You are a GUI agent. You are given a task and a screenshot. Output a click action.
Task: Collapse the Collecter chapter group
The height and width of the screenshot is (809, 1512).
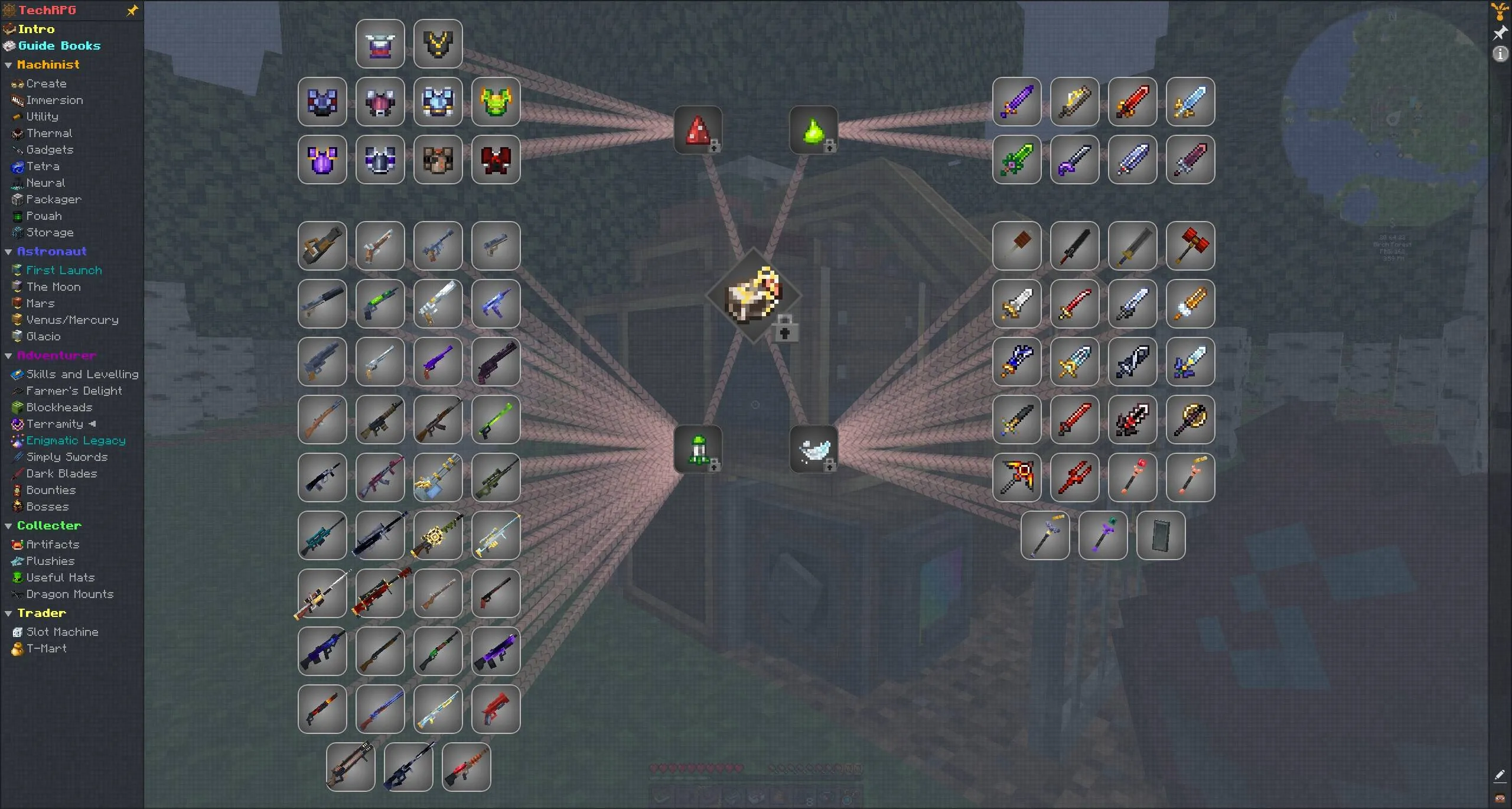(x=8, y=525)
